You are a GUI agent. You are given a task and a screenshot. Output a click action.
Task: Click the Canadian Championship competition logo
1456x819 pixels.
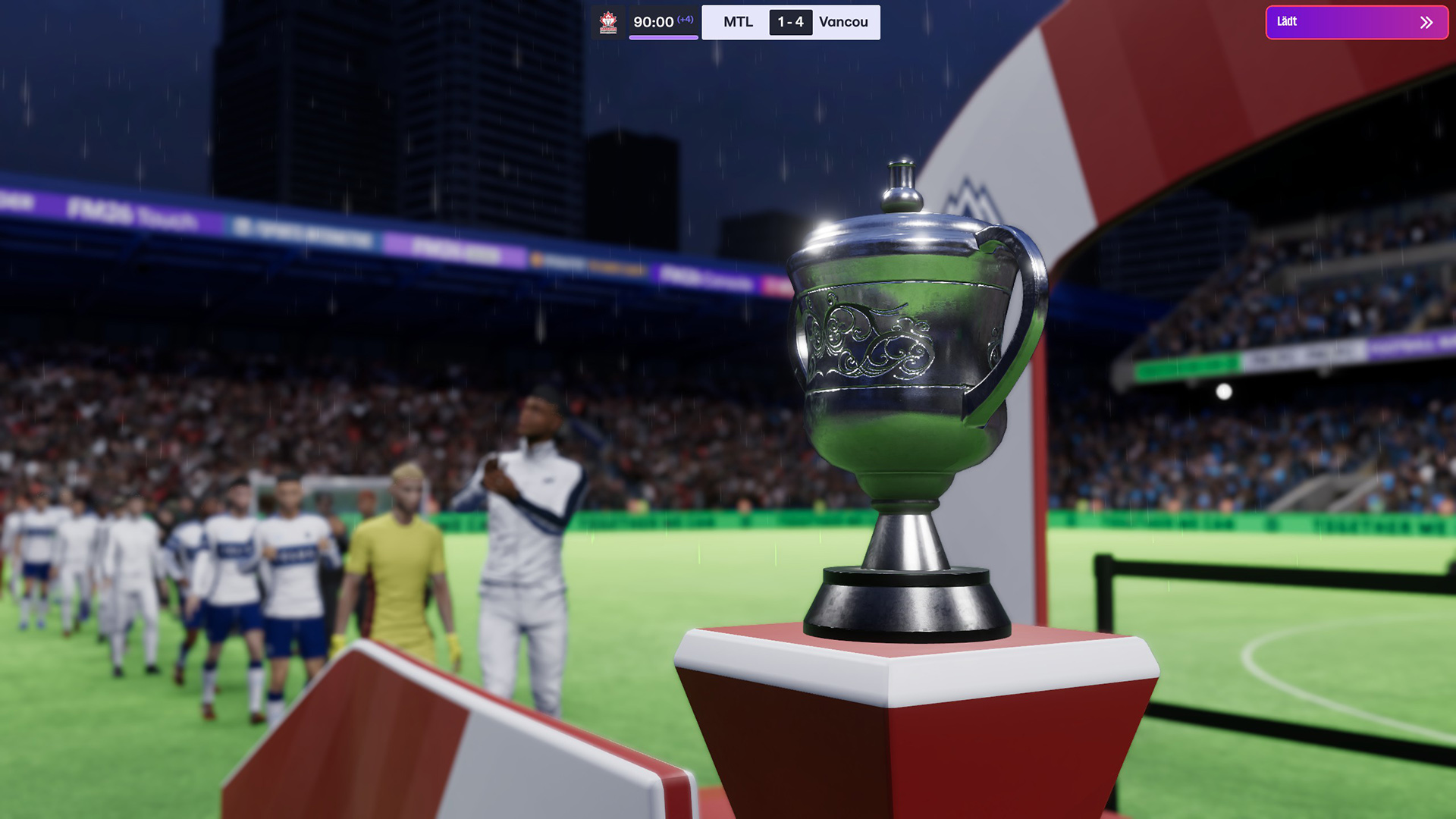609,22
